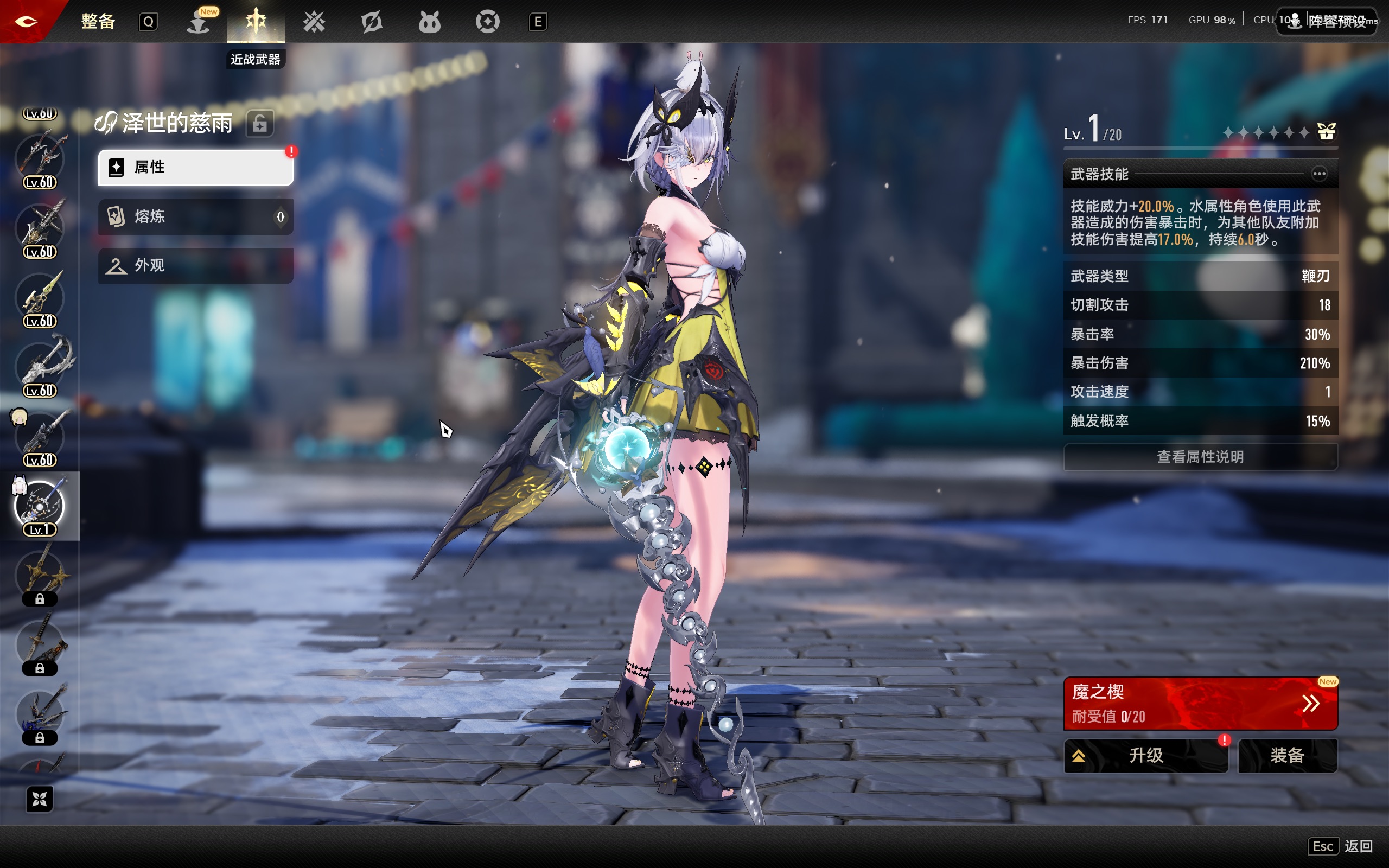Image resolution: width=1389 pixels, height=868 pixels.
Task: Open the 属性 attributes tab
Action: 195,168
